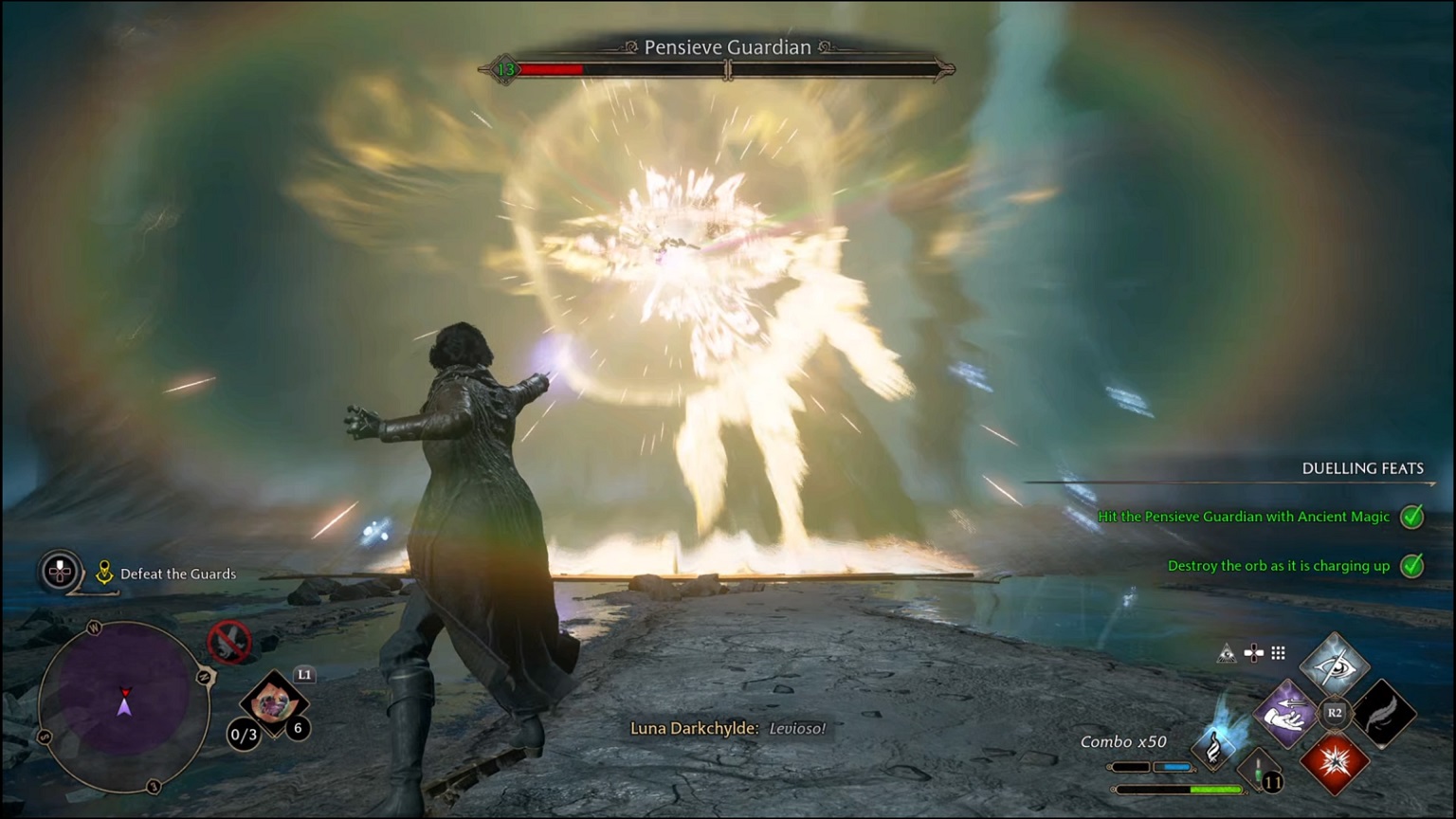
Task: Click the level 13 enemy badge
Action: 506,68
